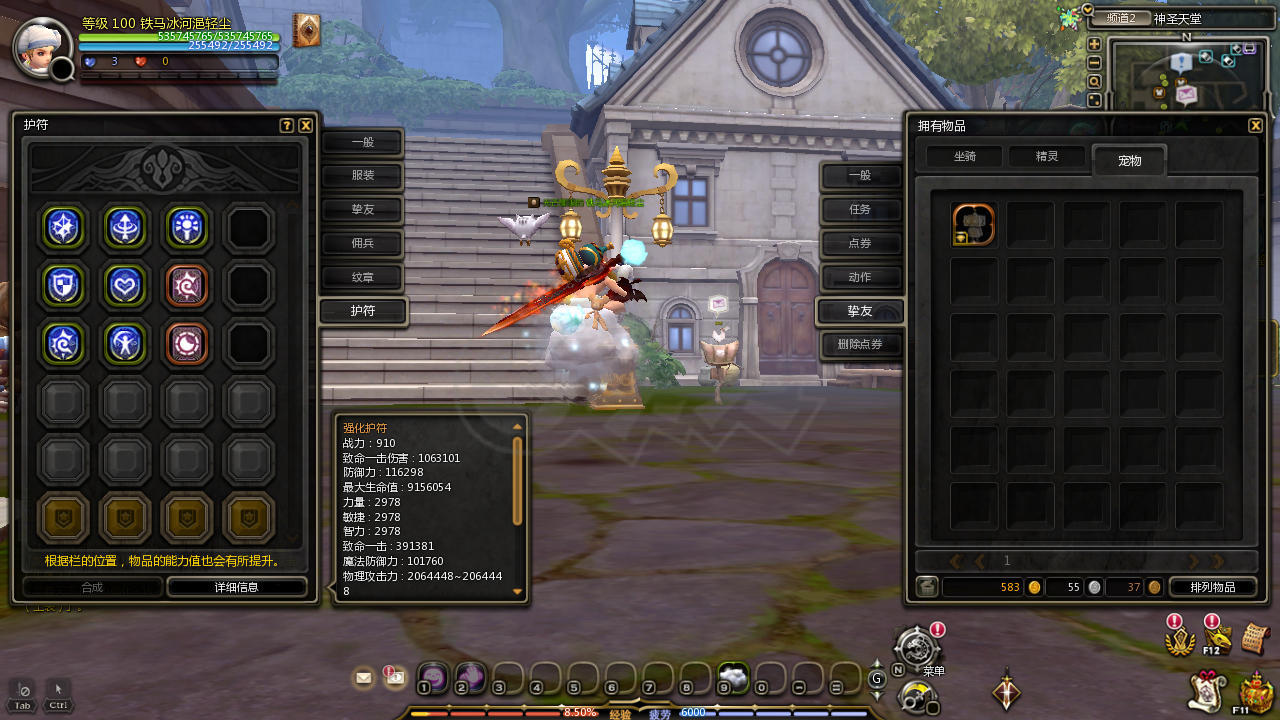1280x720 pixels.
Task: Click the mail envelope icon
Action: pyautogui.click(x=363, y=678)
